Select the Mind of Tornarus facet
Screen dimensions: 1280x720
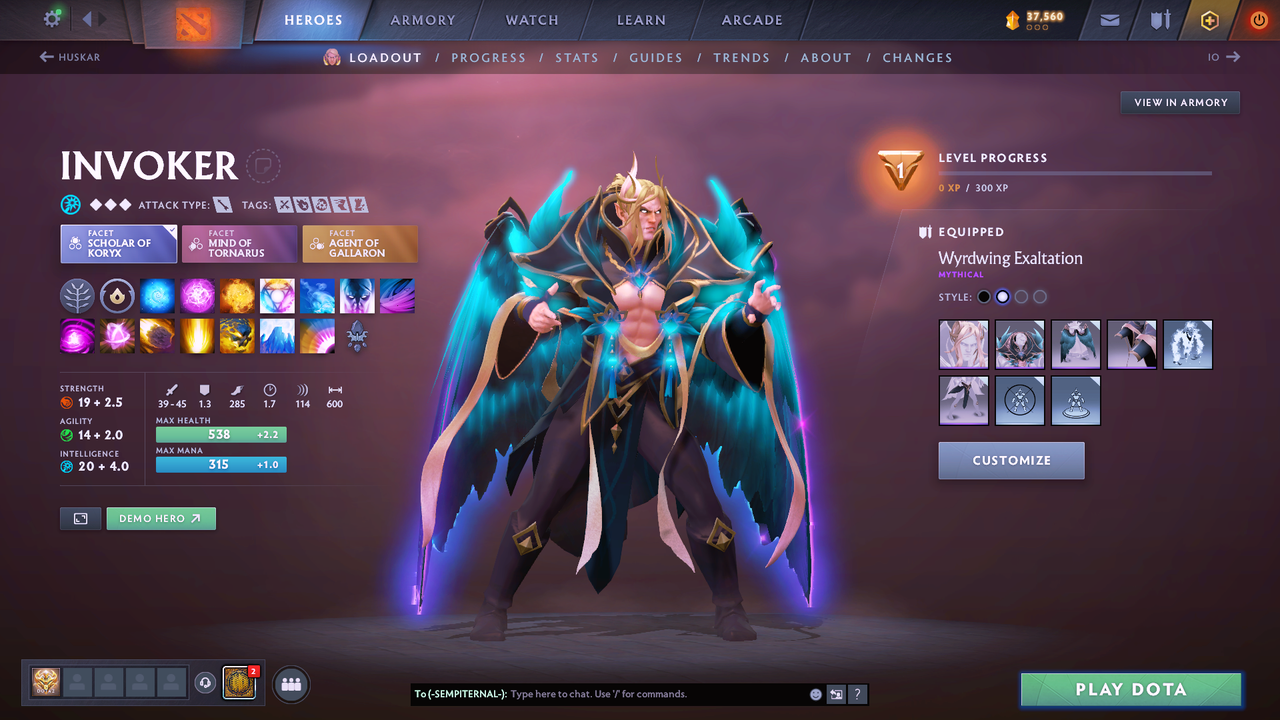tap(239, 243)
